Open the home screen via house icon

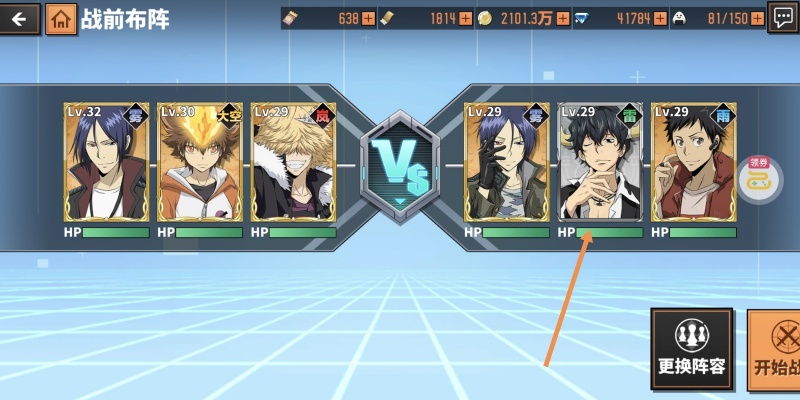pyautogui.click(x=60, y=18)
